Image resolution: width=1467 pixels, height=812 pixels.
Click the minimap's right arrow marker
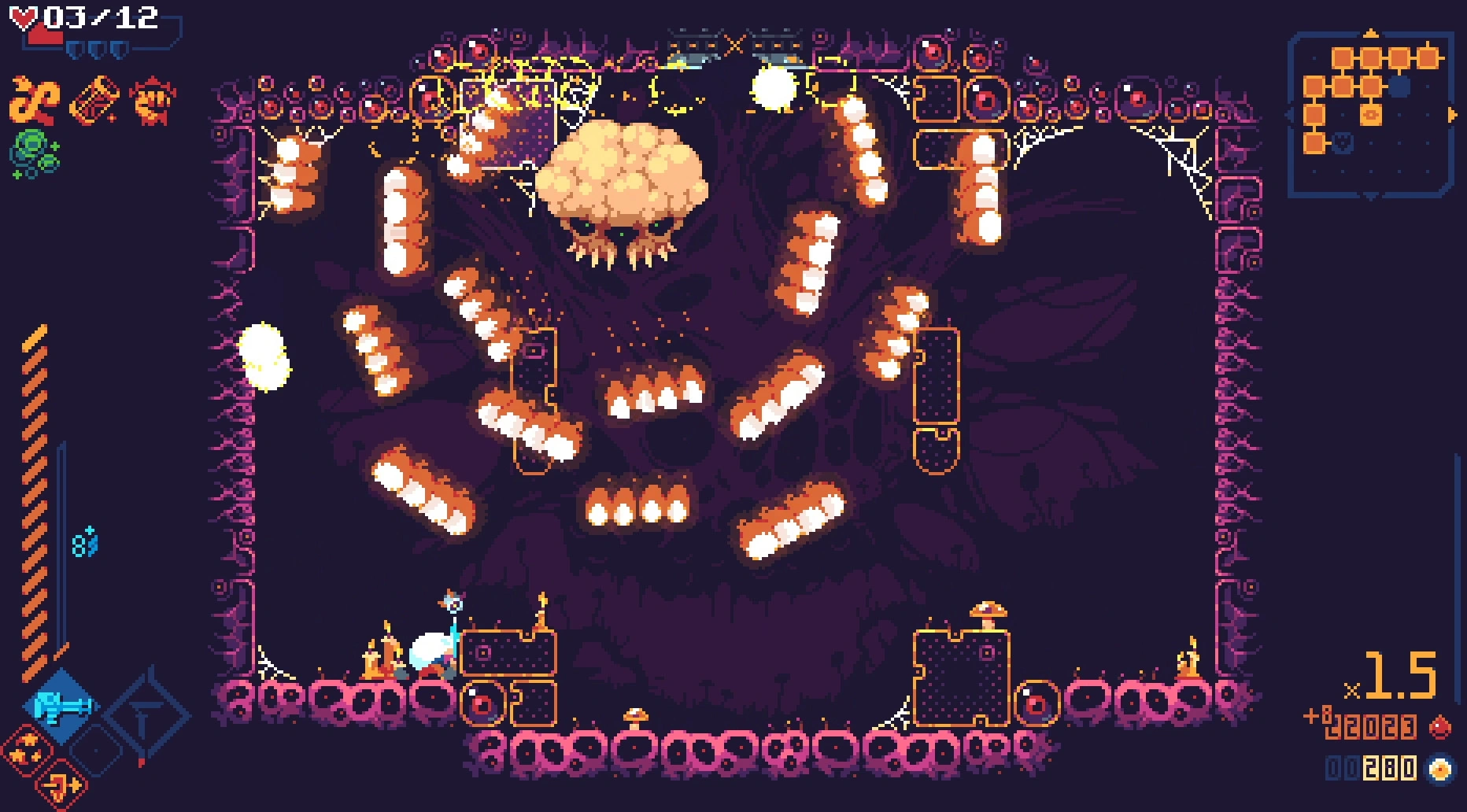(1452, 115)
